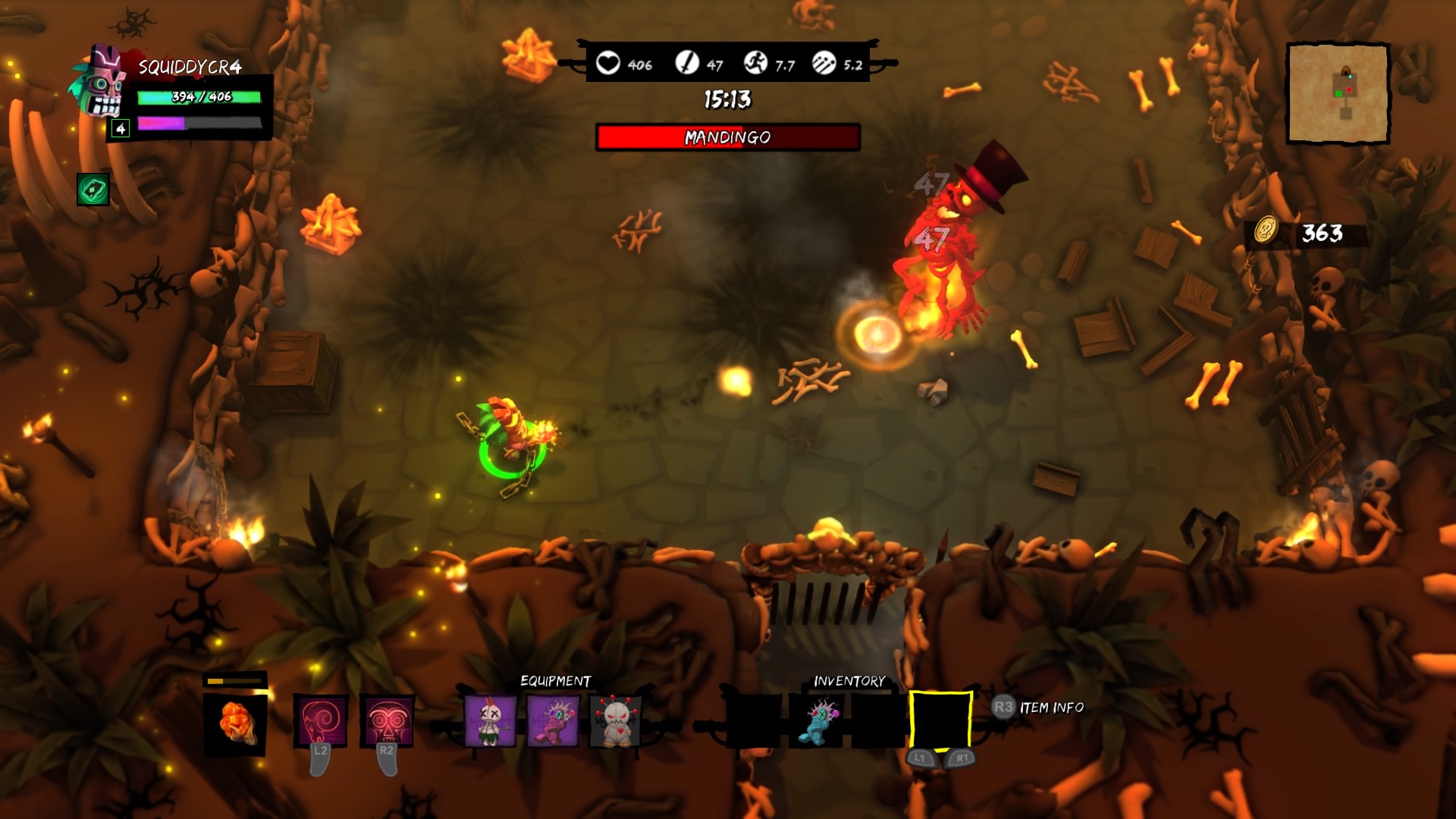Click the green playing card buff icon
1456x819 pixels.
pyautogui.click(x=93, y=190)
